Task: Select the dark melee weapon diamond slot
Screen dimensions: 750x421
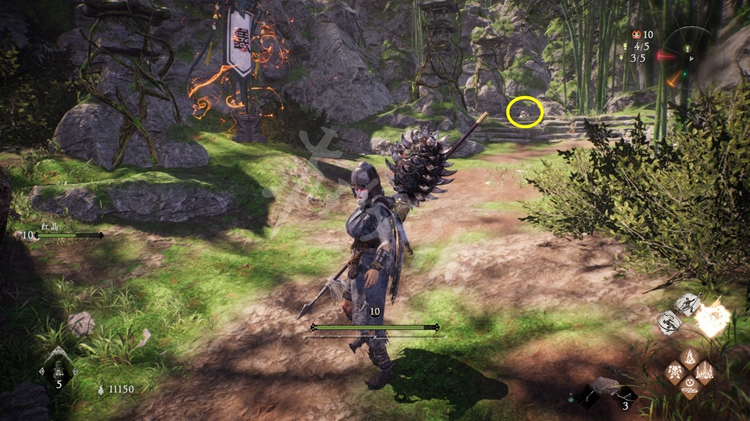Action: pyautogui.click(x=588, y=397)
